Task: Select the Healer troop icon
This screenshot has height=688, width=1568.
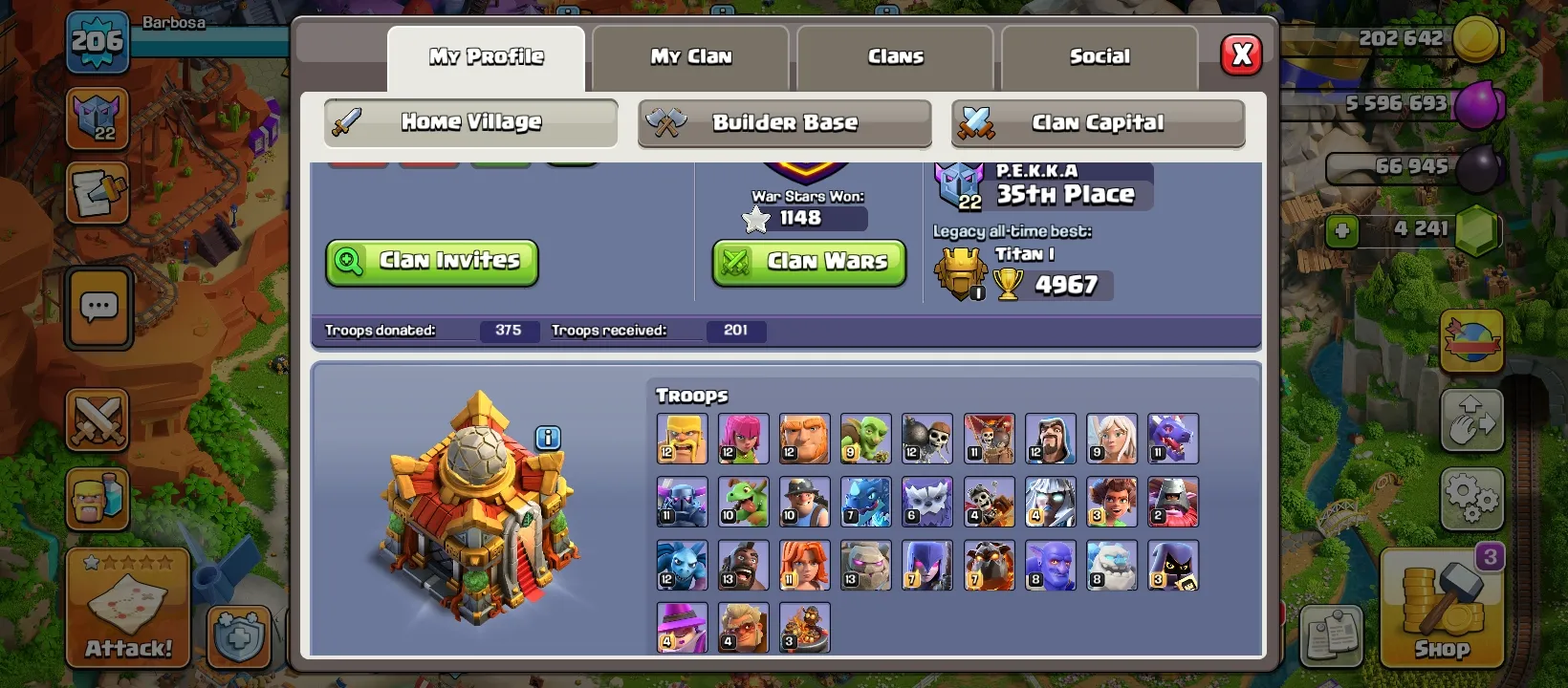Action: click(1111, 439)
